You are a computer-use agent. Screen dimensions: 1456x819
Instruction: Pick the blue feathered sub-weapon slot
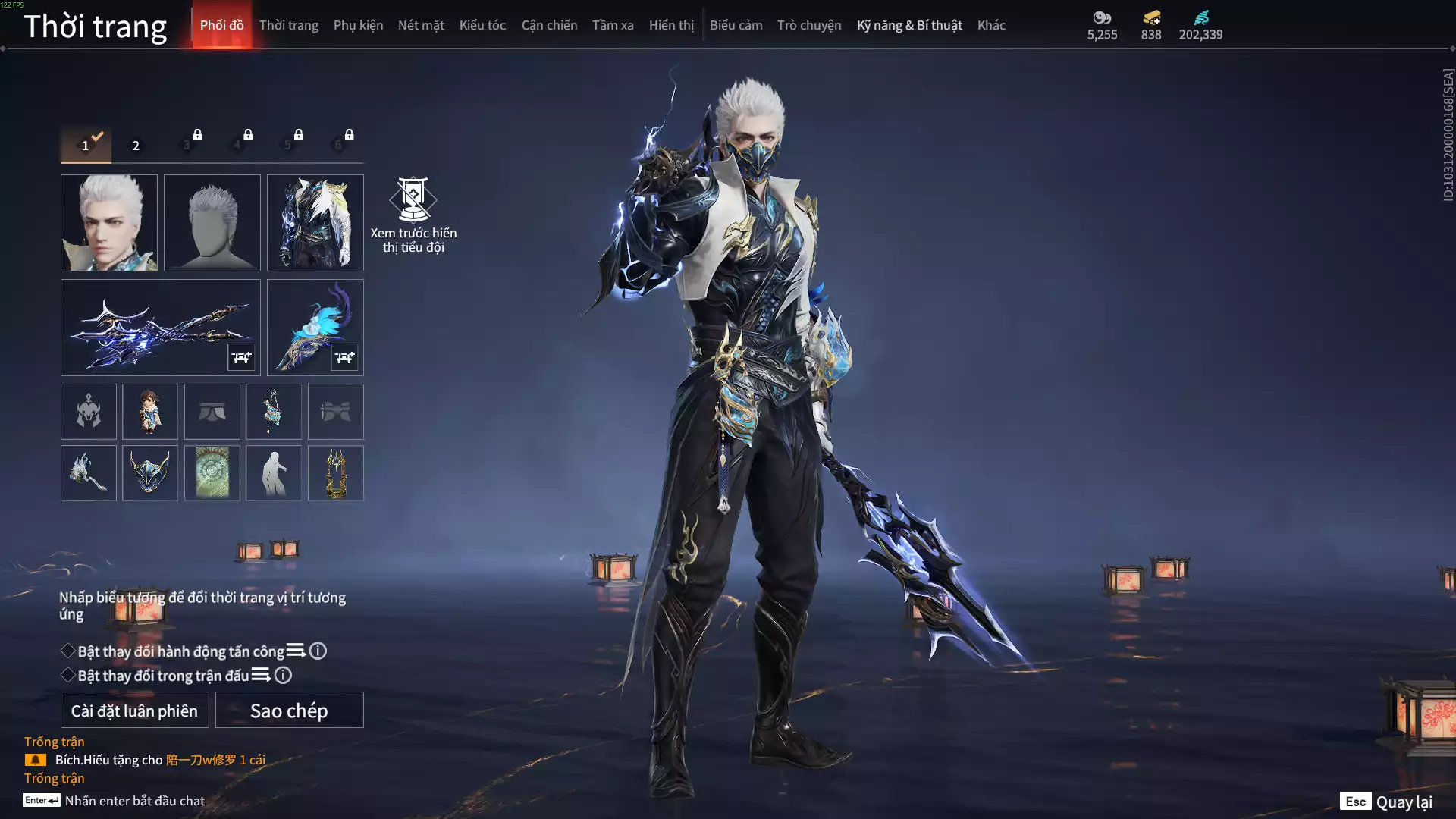(x=315, y=328)
